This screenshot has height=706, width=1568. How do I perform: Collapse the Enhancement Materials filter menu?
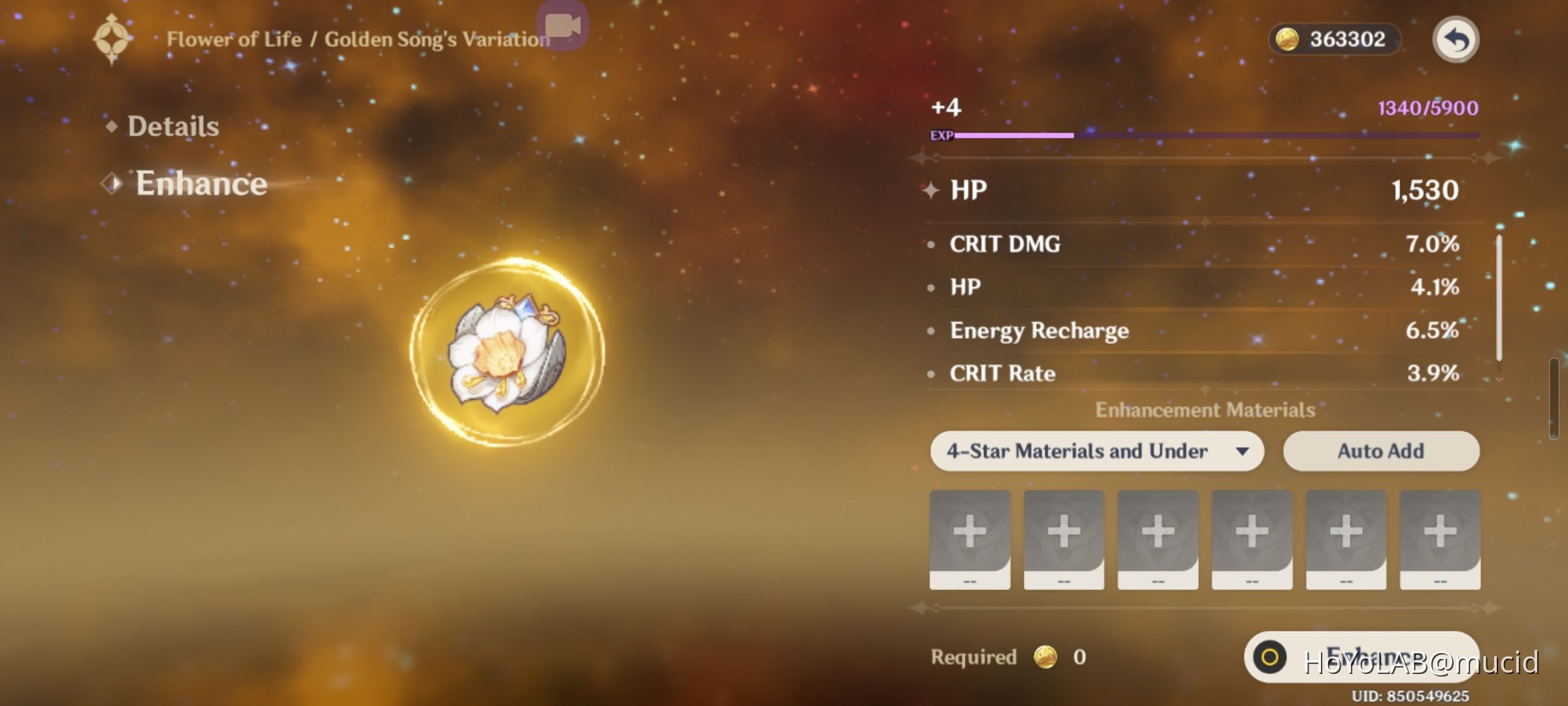[1098, 451]
